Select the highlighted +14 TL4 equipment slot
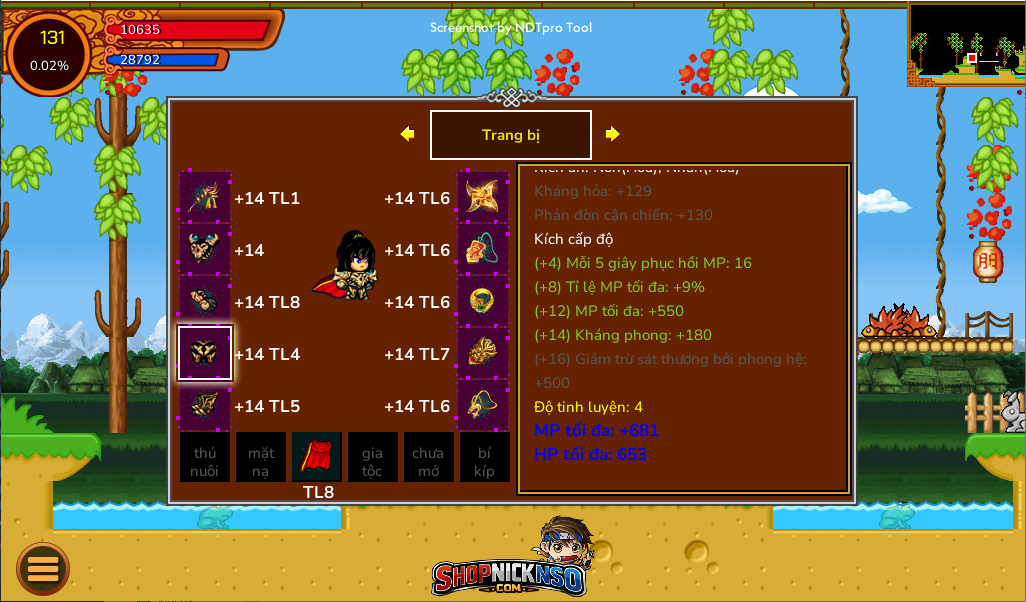 (205, 353)
